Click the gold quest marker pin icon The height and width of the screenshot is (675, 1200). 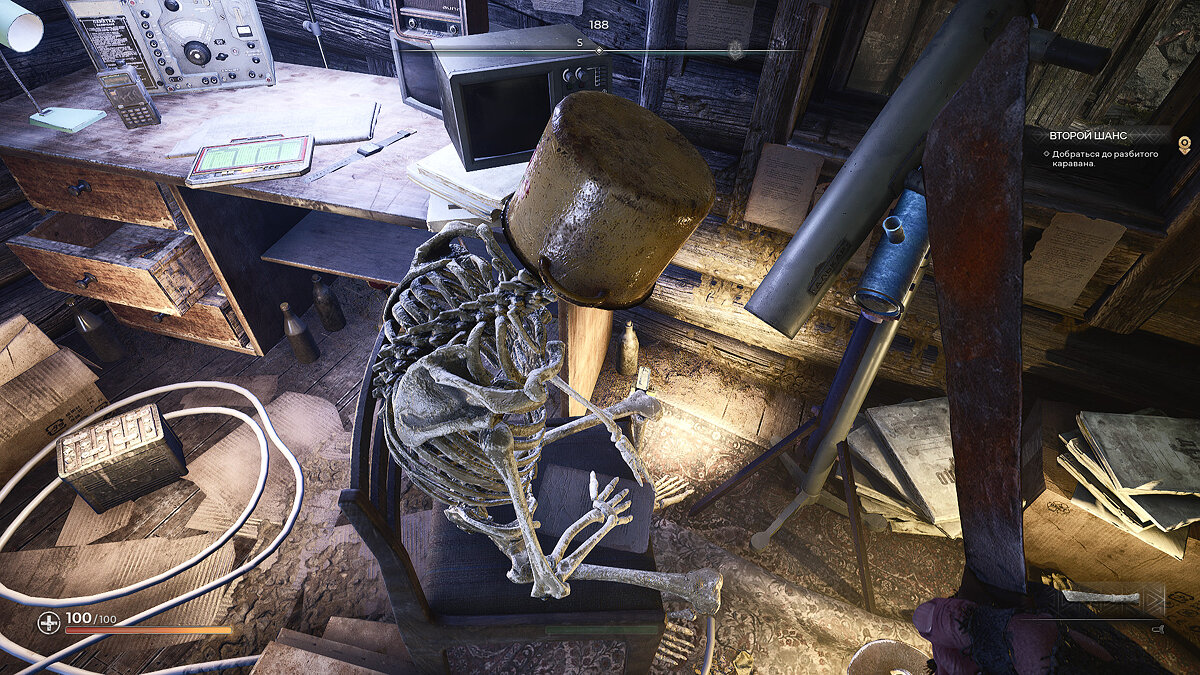[x=1185, y=146]
